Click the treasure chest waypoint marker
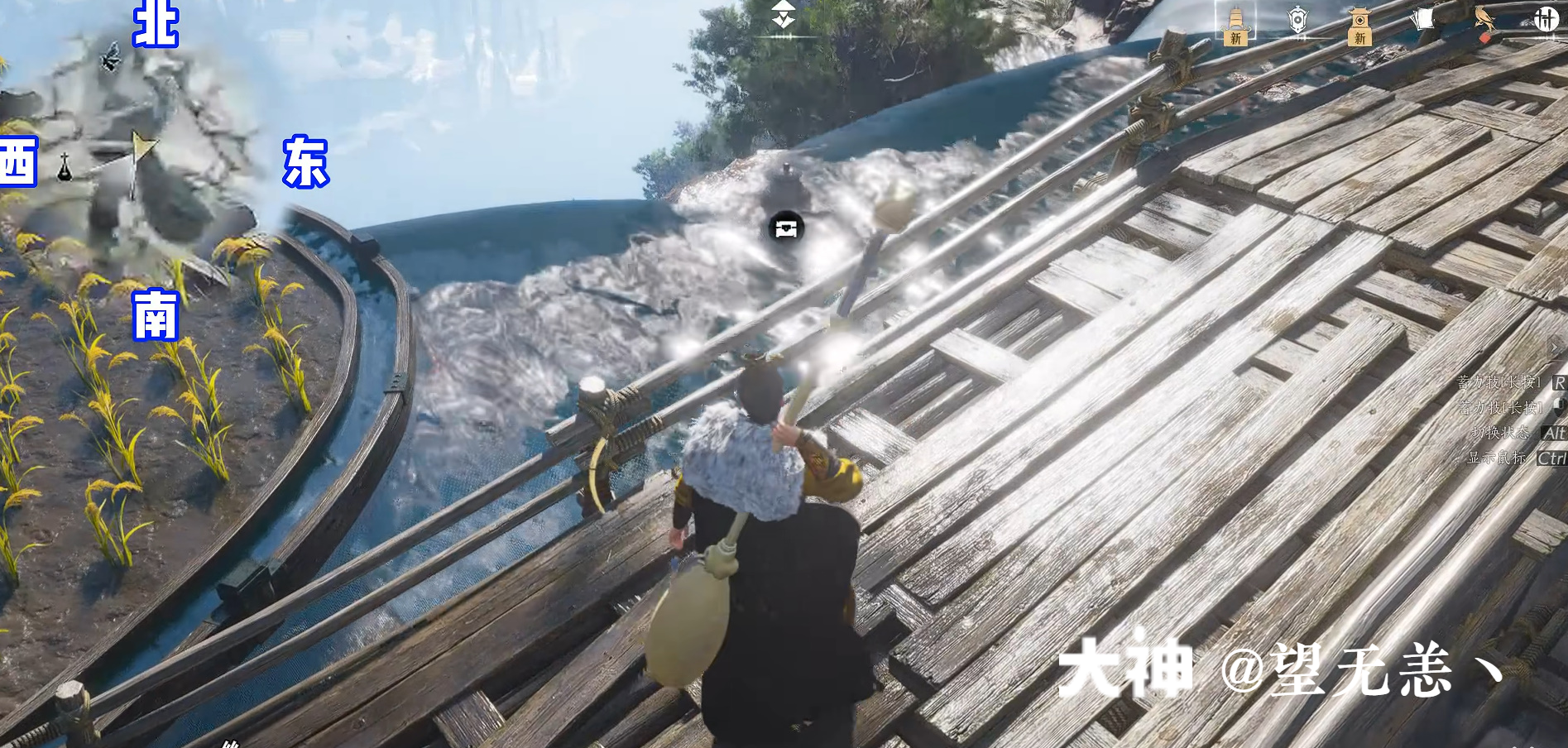 click(786, 227)
